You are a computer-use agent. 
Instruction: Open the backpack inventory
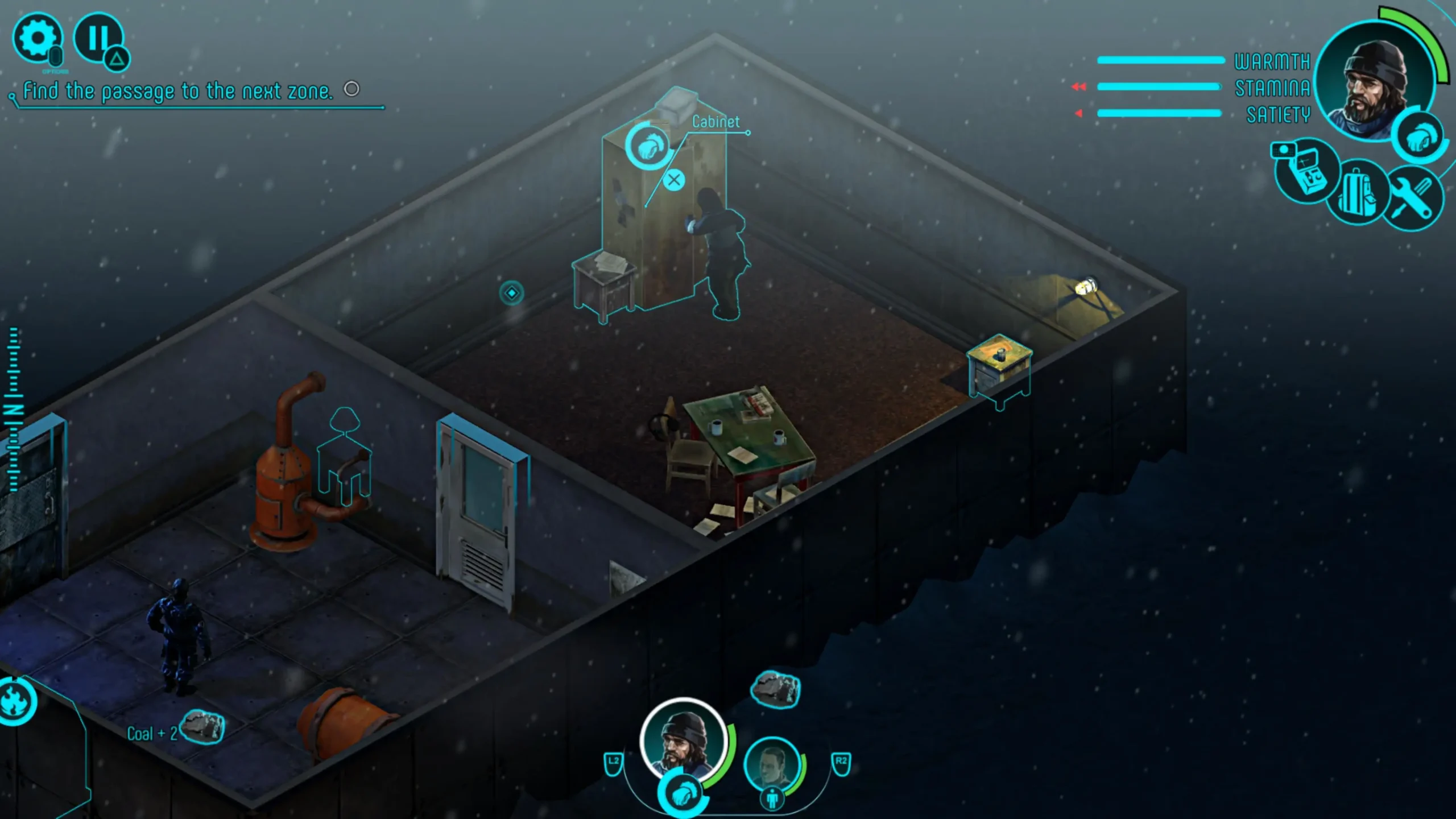click(1358, 192)
